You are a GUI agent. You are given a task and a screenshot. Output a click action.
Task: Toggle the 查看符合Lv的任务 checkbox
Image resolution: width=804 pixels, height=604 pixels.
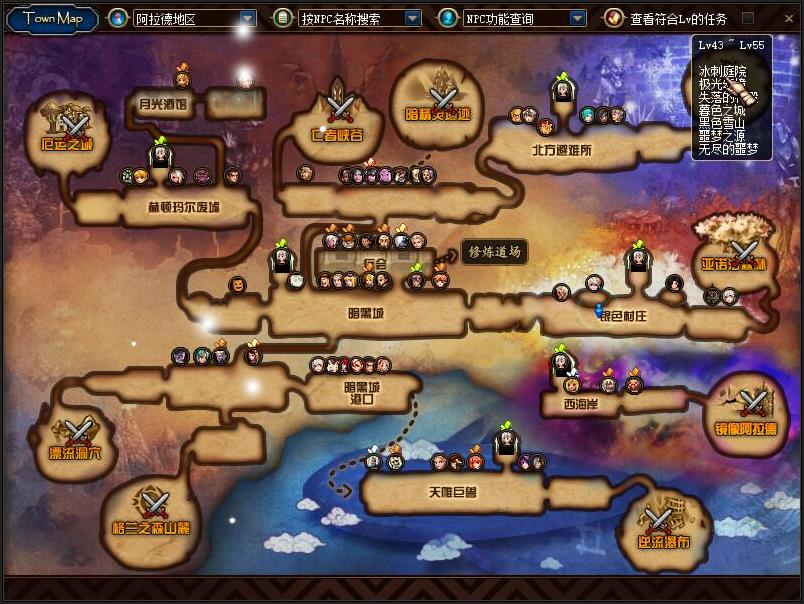(x=747, y=18)
